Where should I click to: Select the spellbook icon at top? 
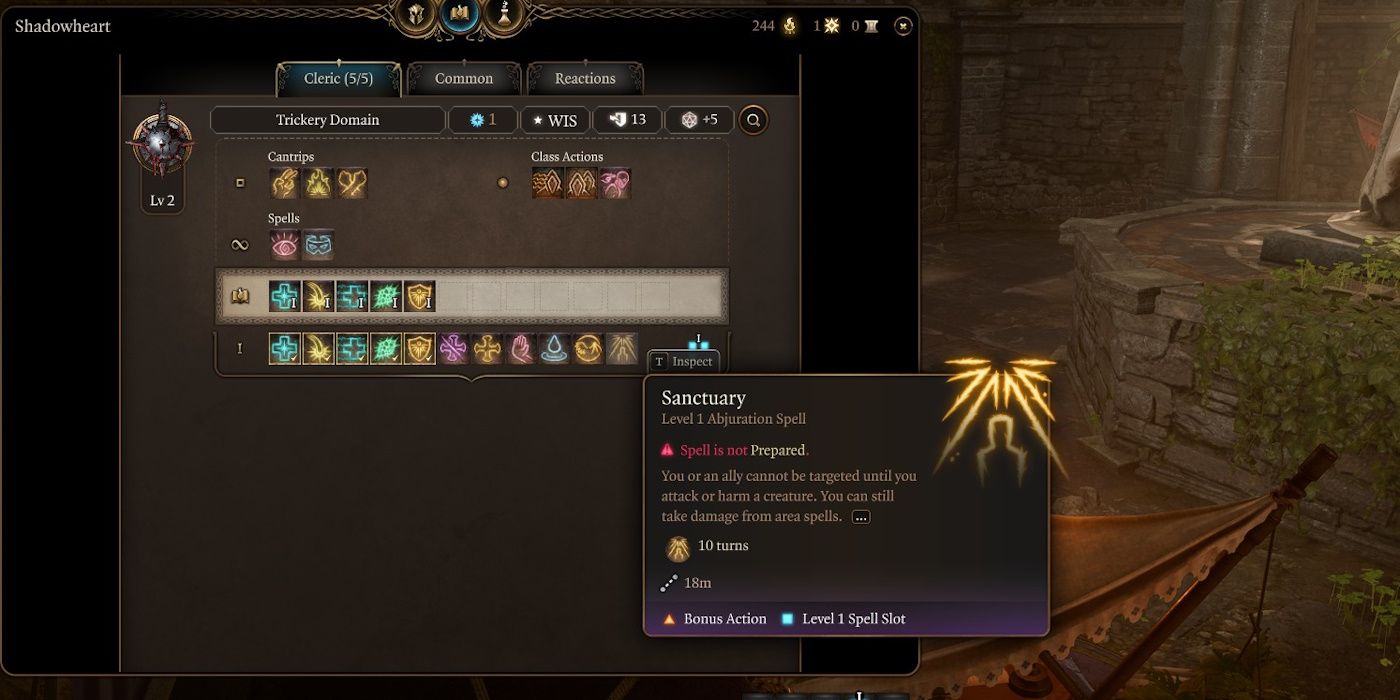[x=460, y=14]
